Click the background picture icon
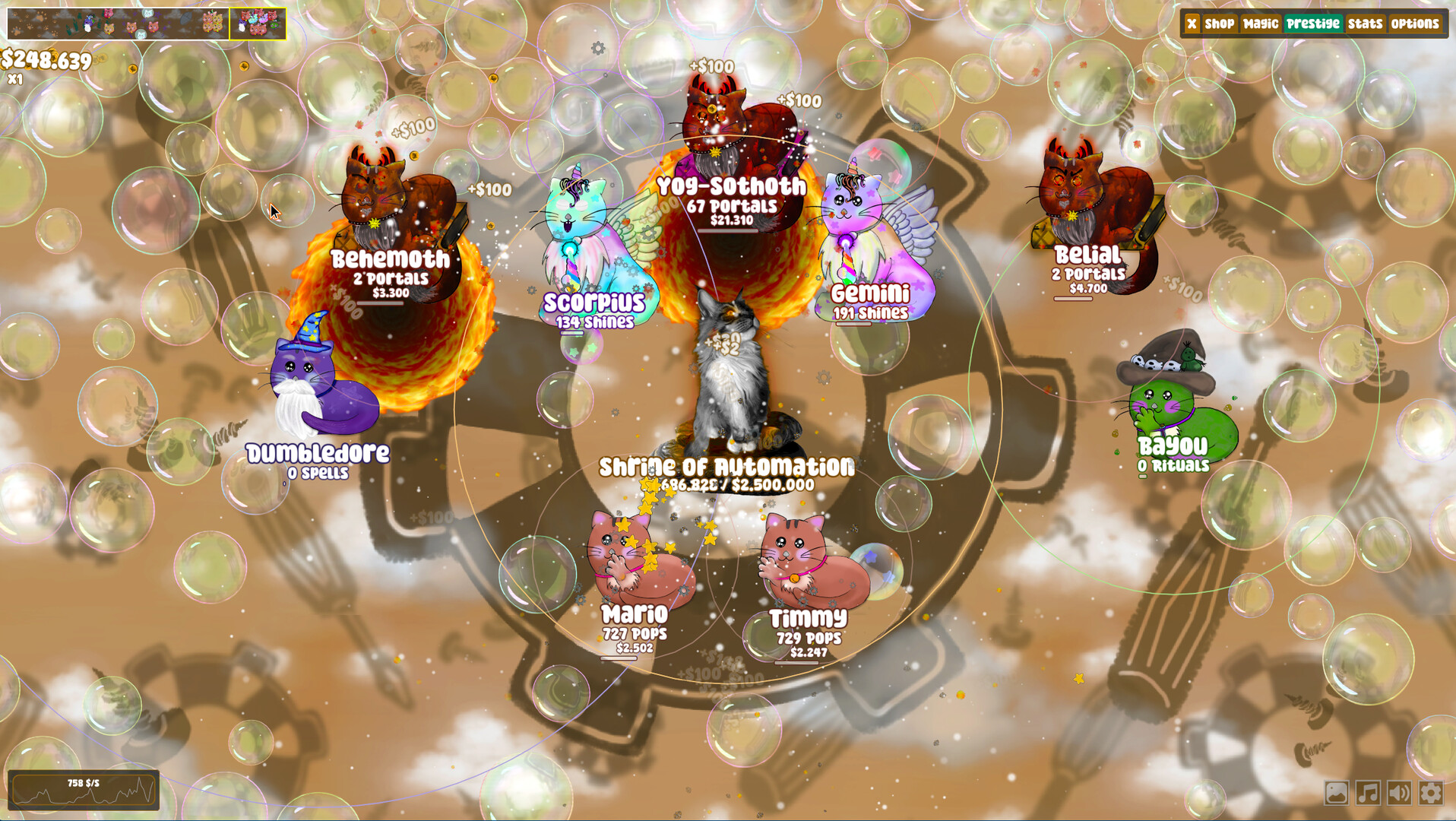The width and height of the screenshot is (1456, 821). coord(1336,793)
